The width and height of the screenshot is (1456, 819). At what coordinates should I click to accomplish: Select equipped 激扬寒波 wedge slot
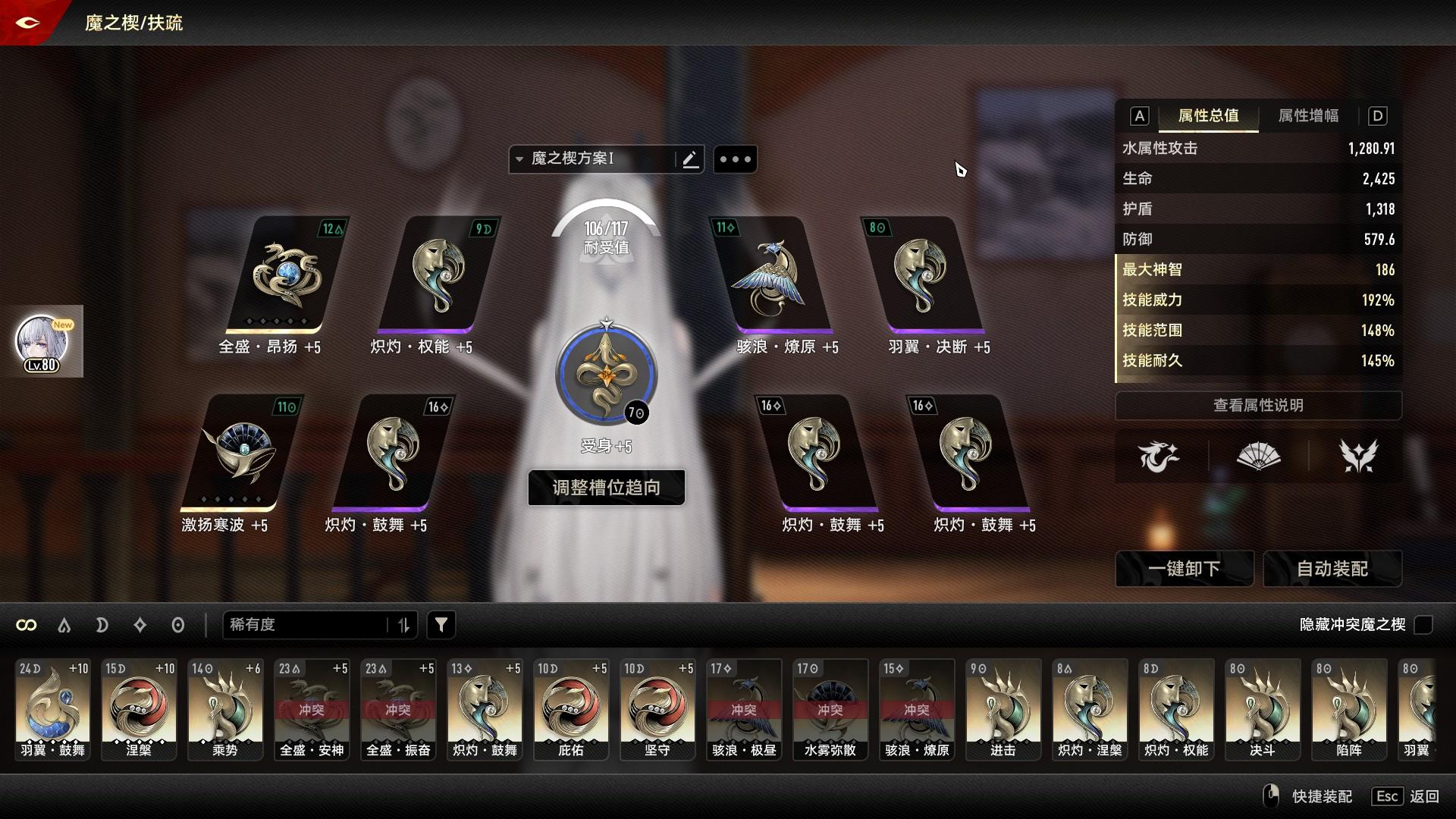pyautogui.click(x=240, y=453)
